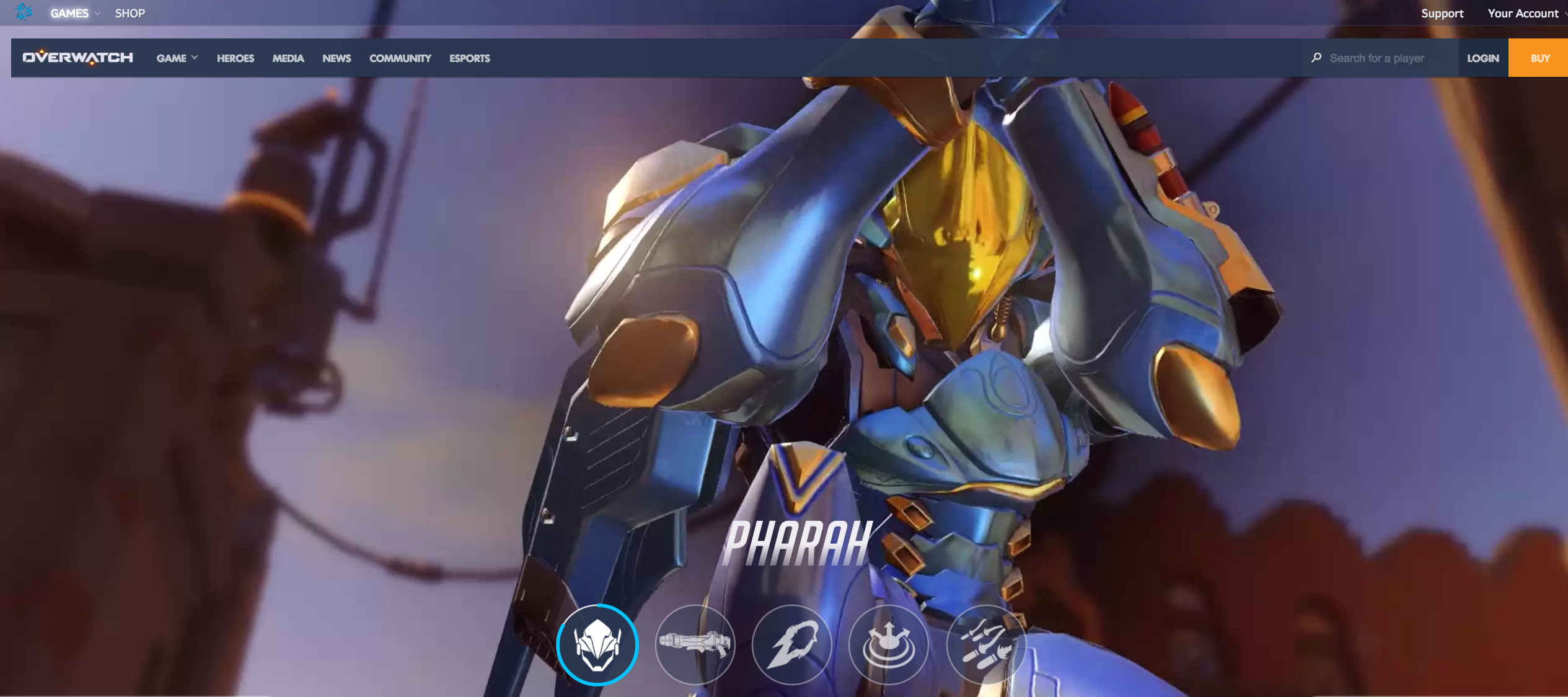
Task: Click the Login button
Action: coord(1483,58)
